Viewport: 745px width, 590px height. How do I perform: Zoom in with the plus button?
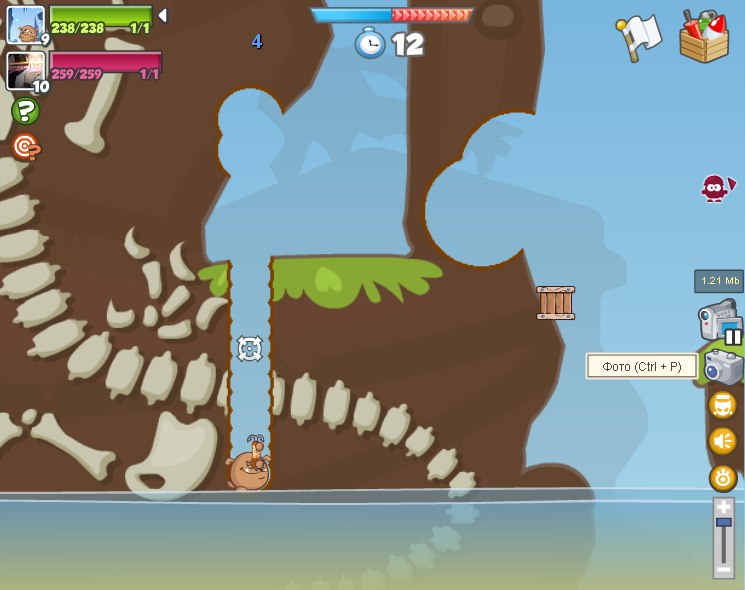tap(723, 507)
